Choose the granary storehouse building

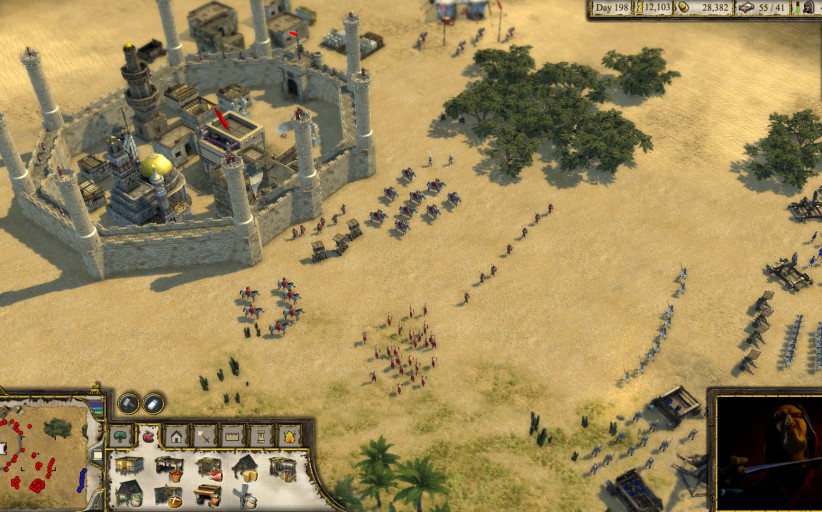point(129,466)
